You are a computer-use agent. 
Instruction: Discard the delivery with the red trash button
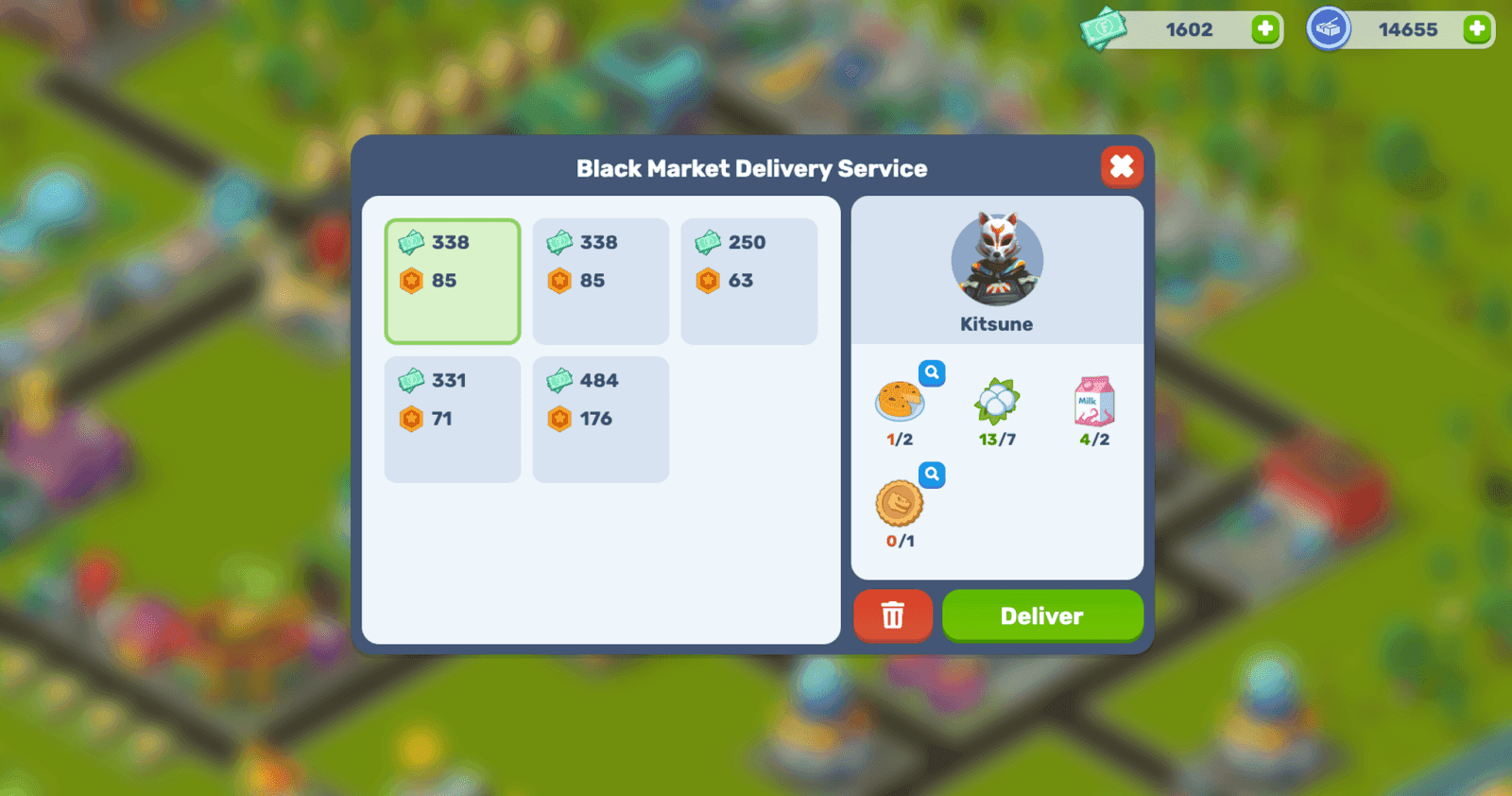[892, 615]
